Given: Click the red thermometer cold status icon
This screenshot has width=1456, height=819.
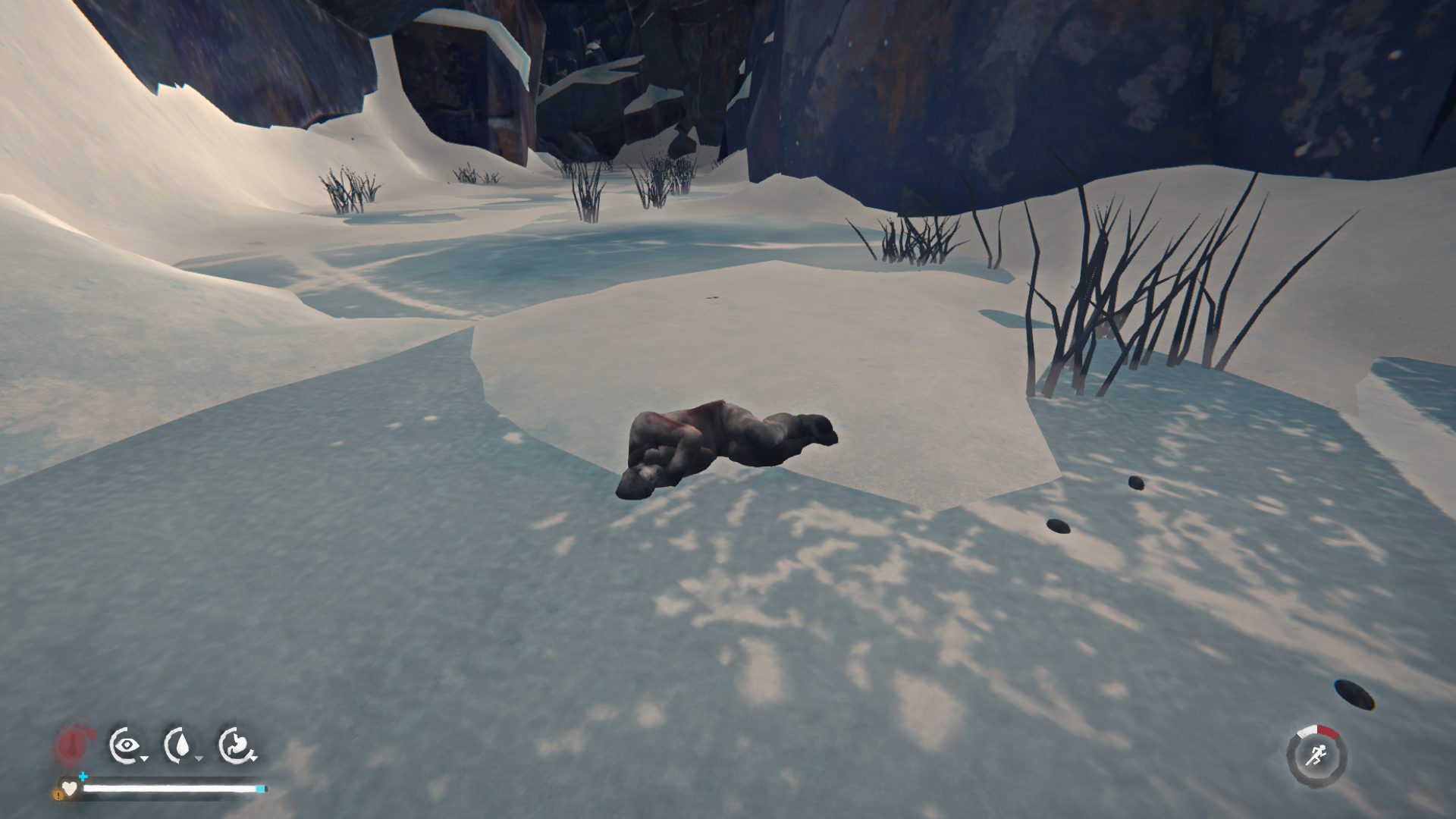Looking at the screenshot, I should tap(72, 744).
